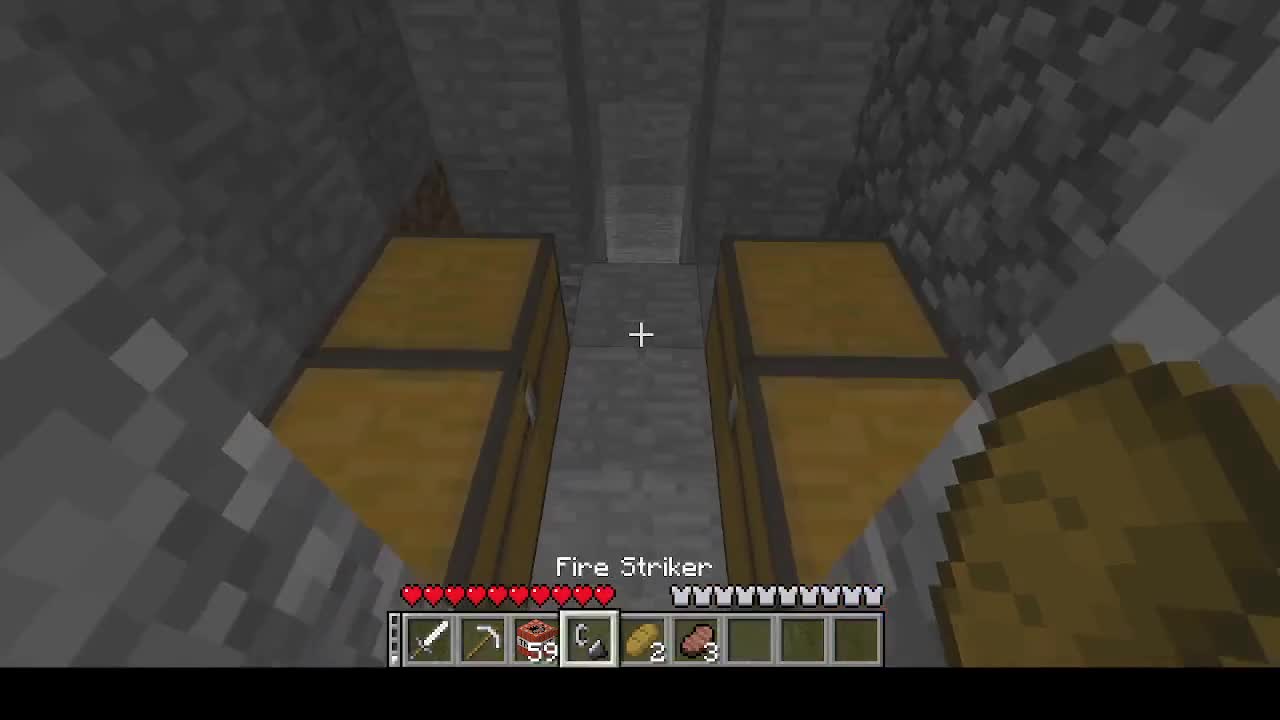Click the rightmost heart in the health bar
The image size is (1280, 720).
[x=604, y=595]
